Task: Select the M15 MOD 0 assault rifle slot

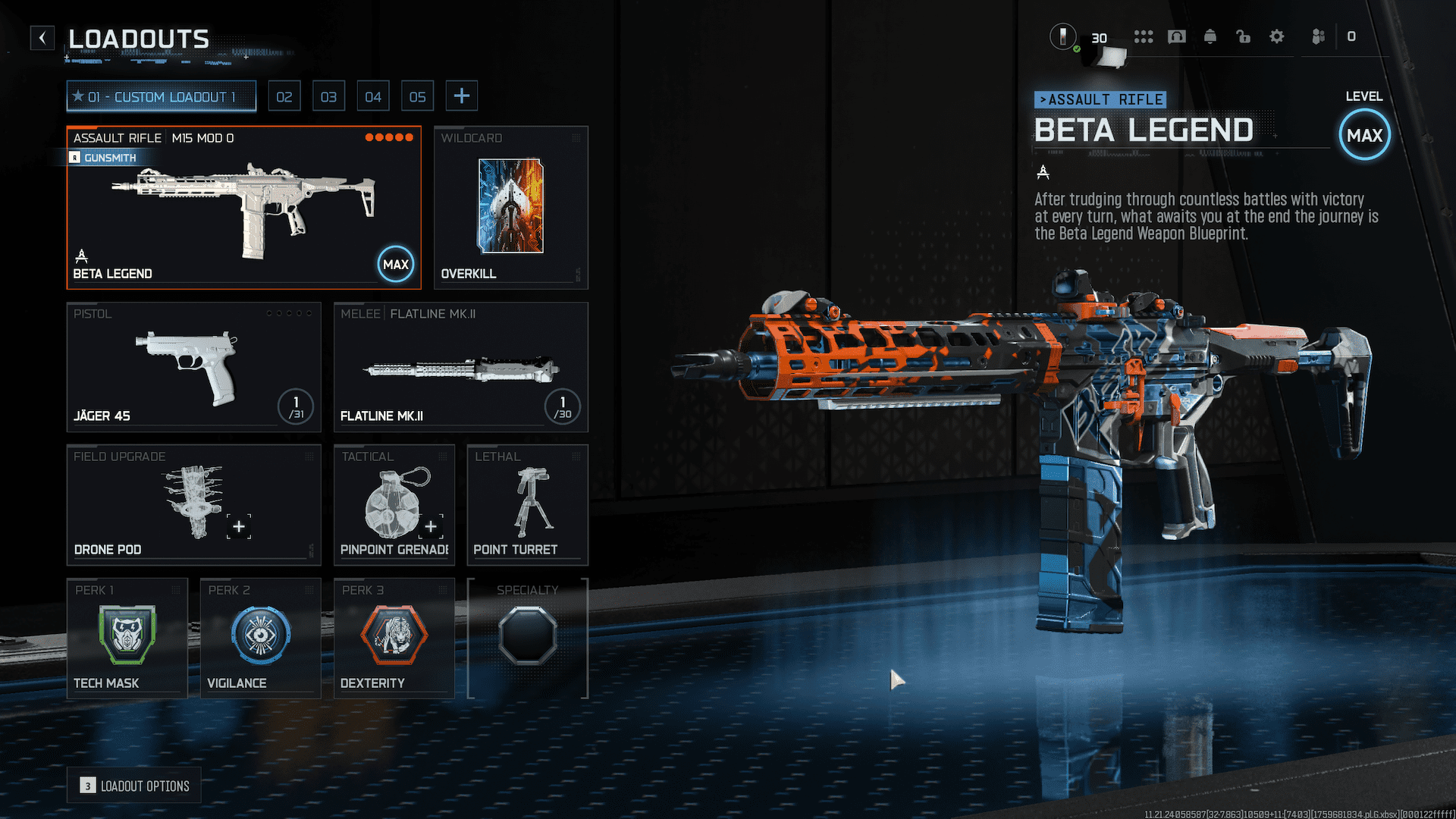Action: [x=243, y=208]
